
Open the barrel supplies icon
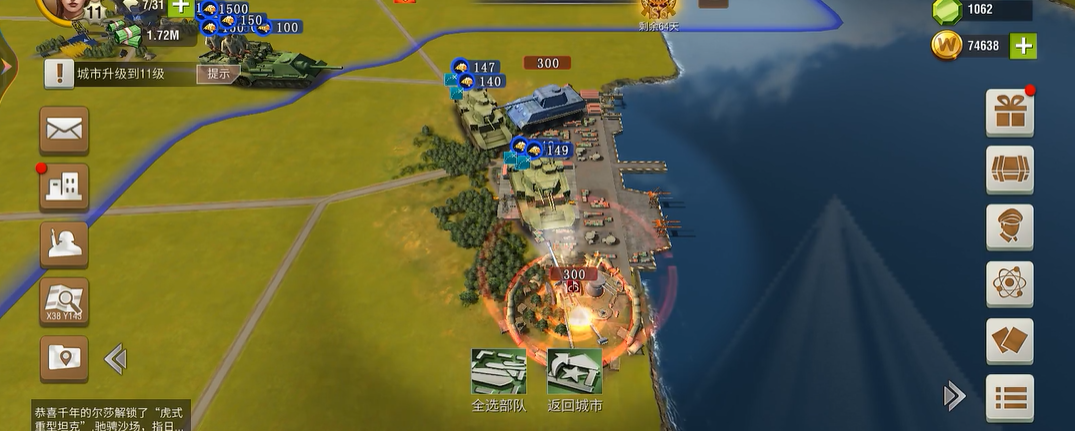[x=1009, y=169]
